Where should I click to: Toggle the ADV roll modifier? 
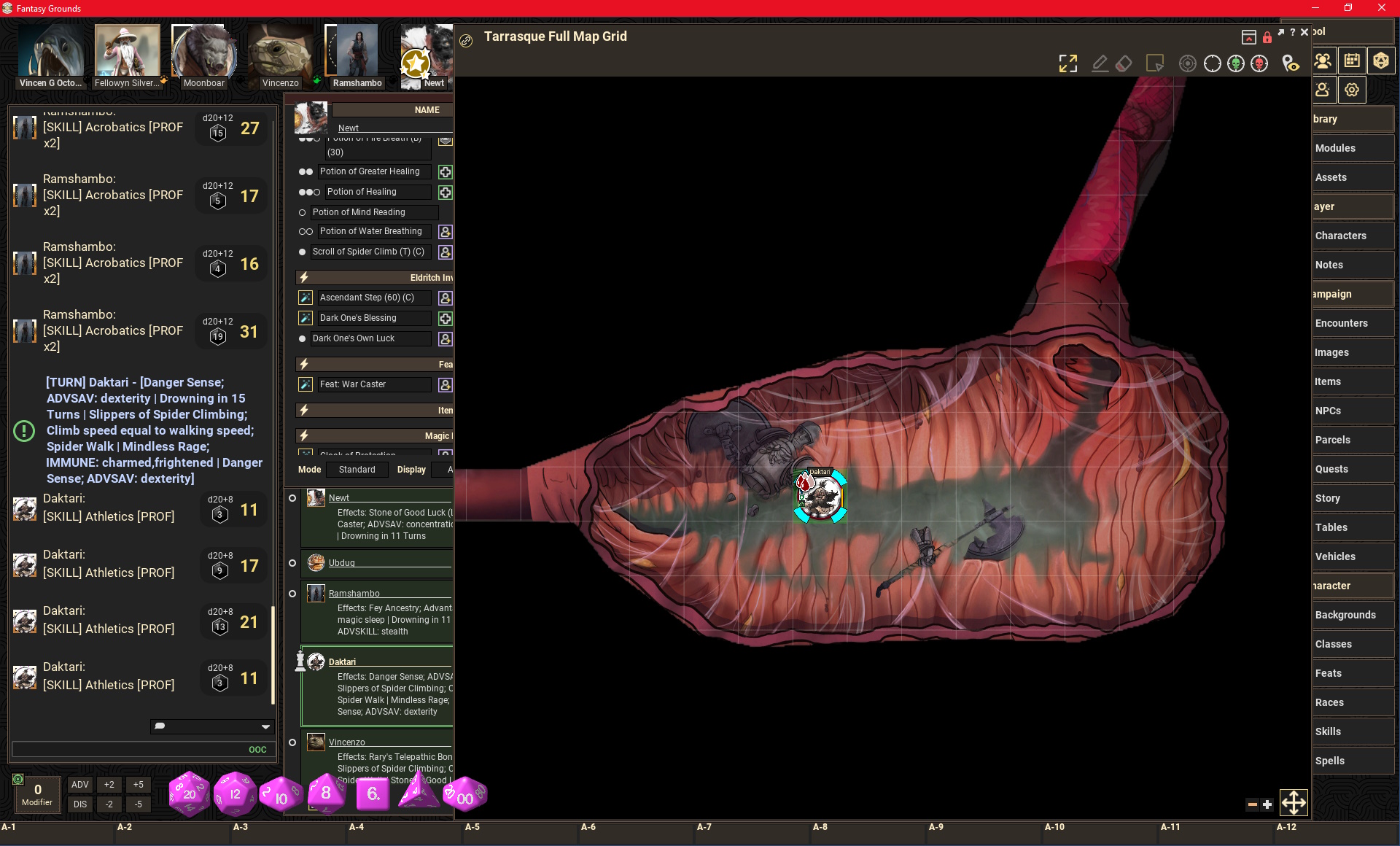pyautogui.click(x=80, y=785)
